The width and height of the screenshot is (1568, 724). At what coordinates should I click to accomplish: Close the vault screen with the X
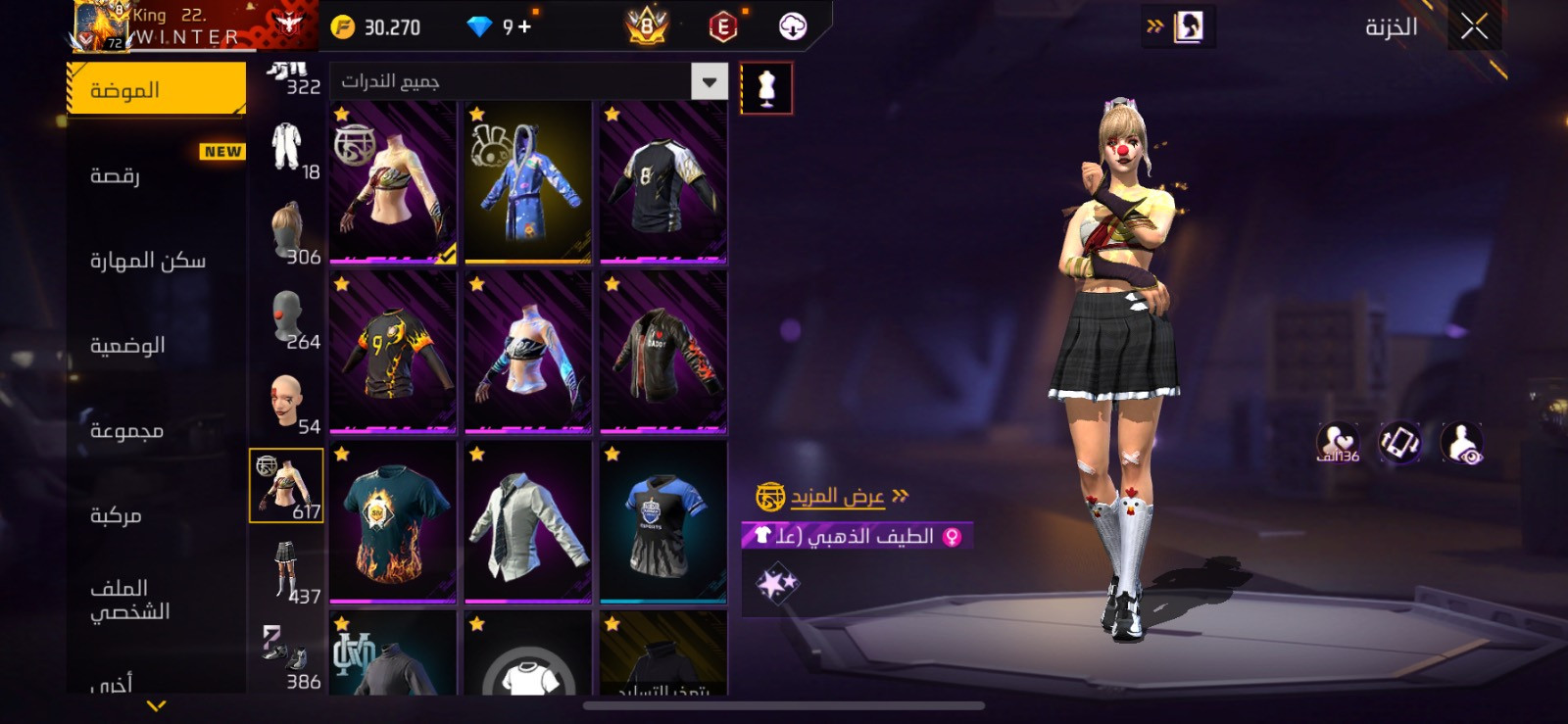pyautogui.click(x=1474, y=27)
